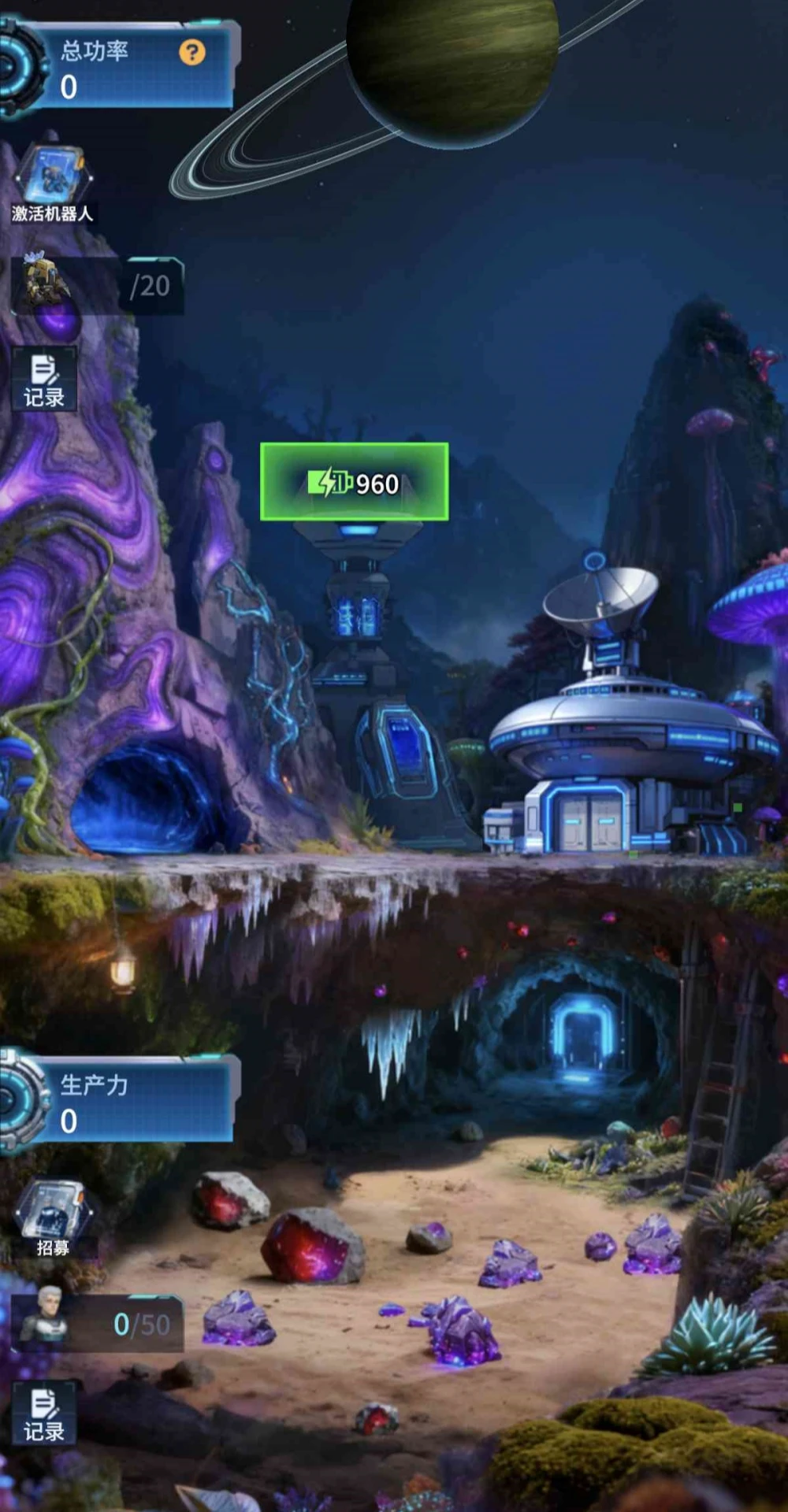Image resolution: width=788 pixels, height=1512 pixels.
Task: Open the upper 记录 record log
Action: (x=44, y=380)
